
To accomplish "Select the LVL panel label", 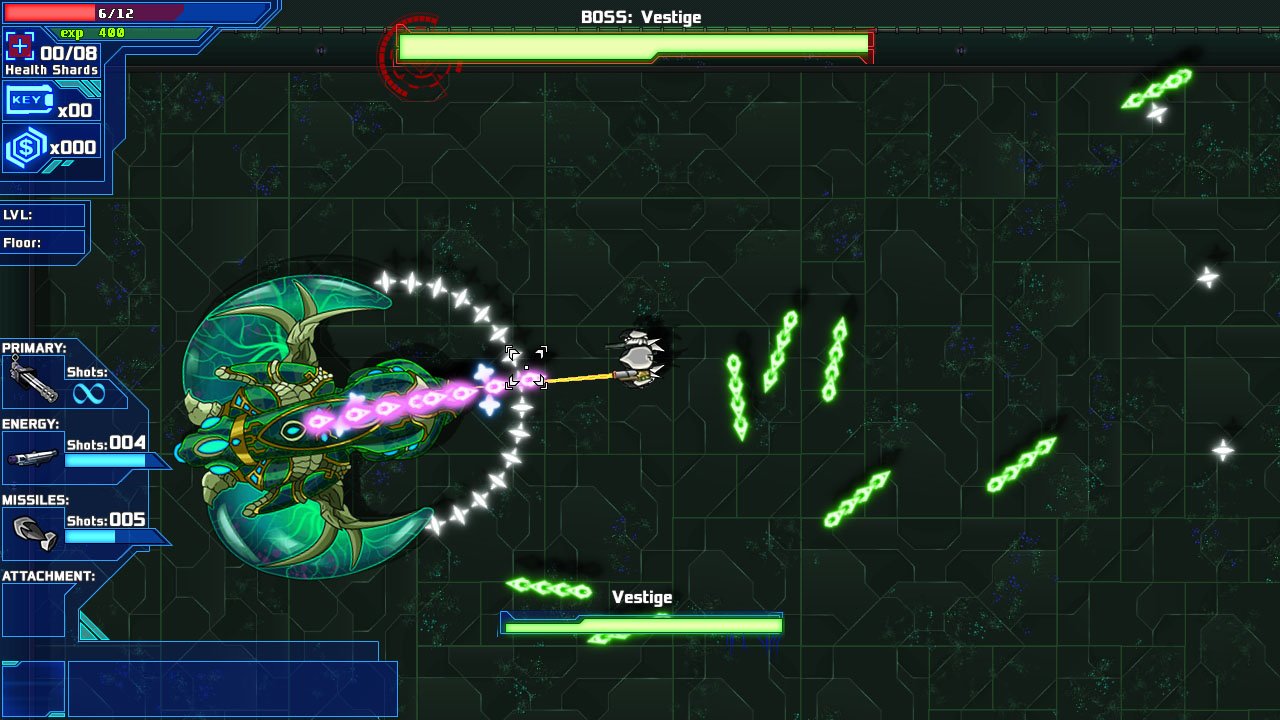I will (17, 216).
